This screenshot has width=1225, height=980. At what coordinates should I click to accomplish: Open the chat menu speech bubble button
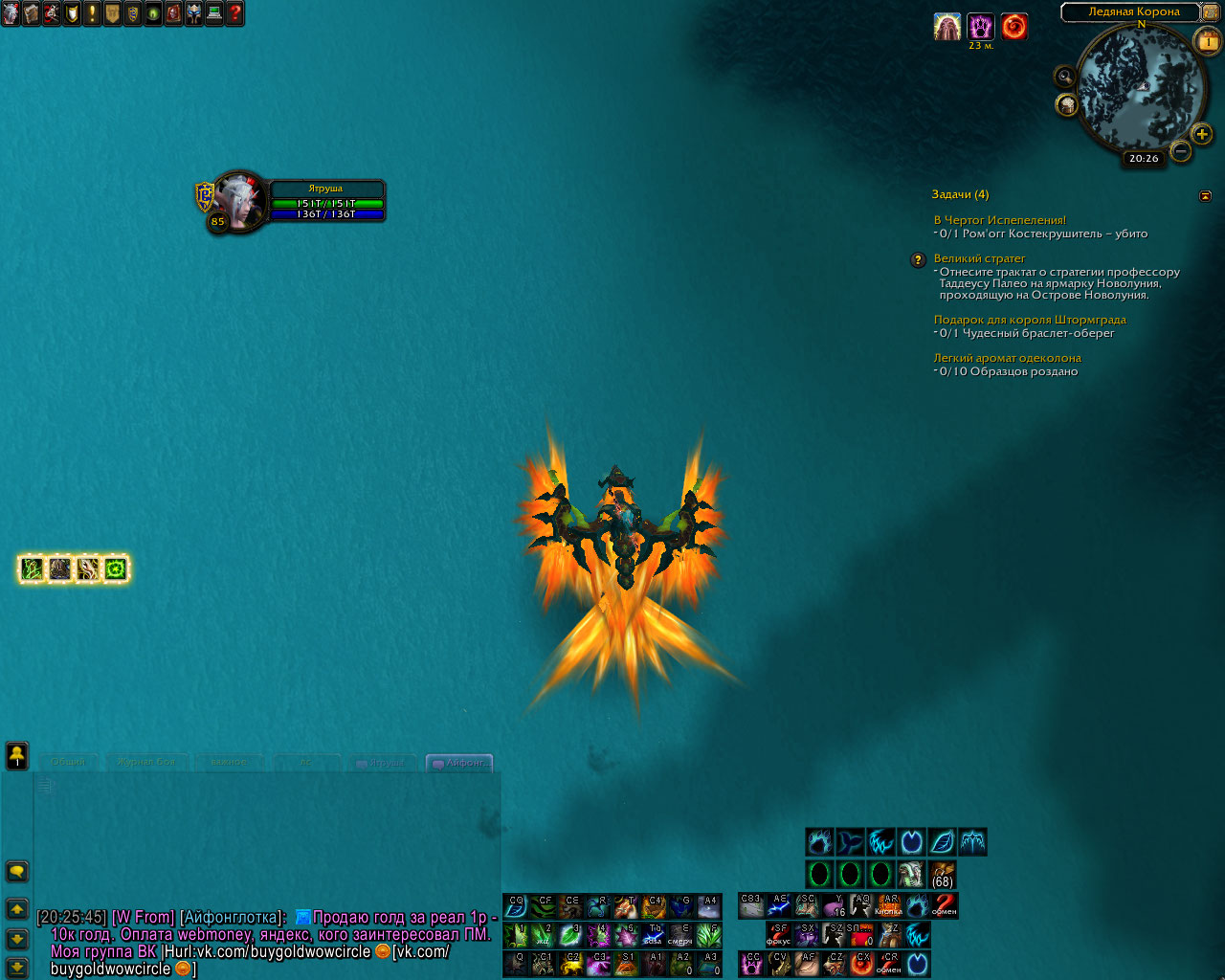click(17, 871)
